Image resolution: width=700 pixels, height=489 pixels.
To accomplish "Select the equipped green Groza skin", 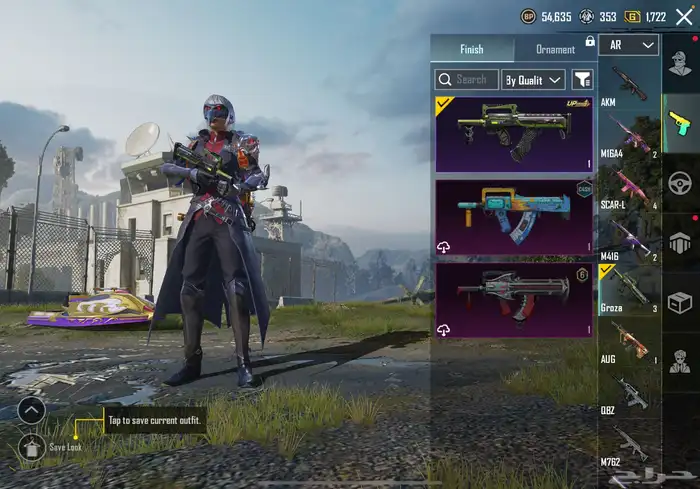I will (514, 134).
